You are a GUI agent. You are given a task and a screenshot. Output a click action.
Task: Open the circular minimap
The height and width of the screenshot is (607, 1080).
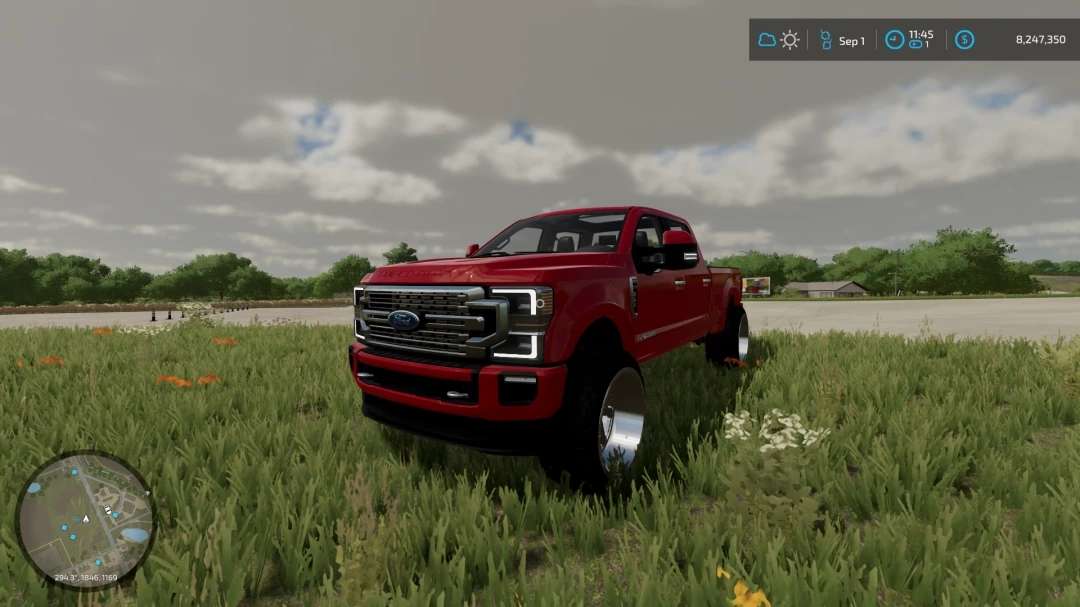[85, 519]
